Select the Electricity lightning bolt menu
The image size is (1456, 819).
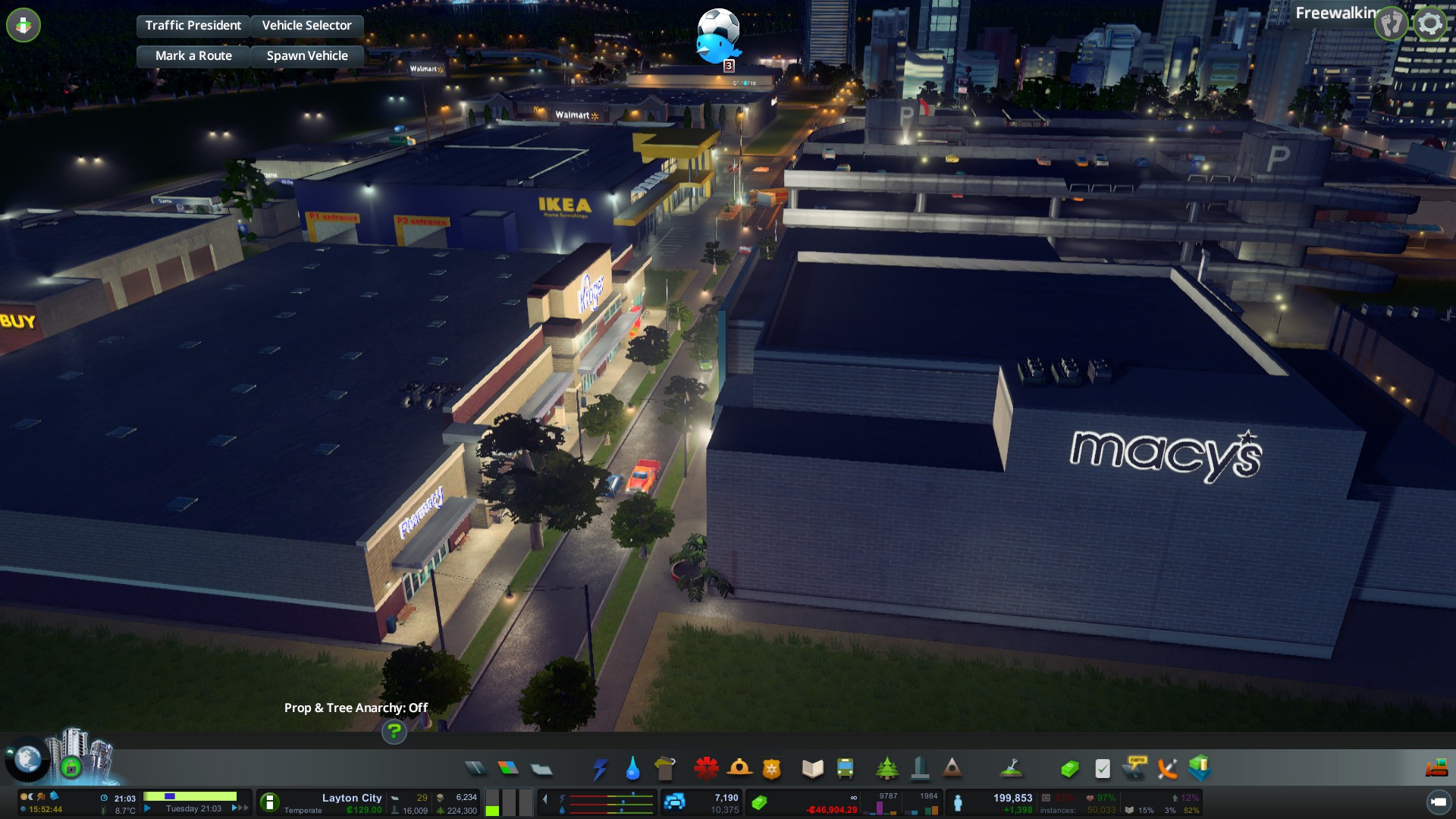[600, 769]
